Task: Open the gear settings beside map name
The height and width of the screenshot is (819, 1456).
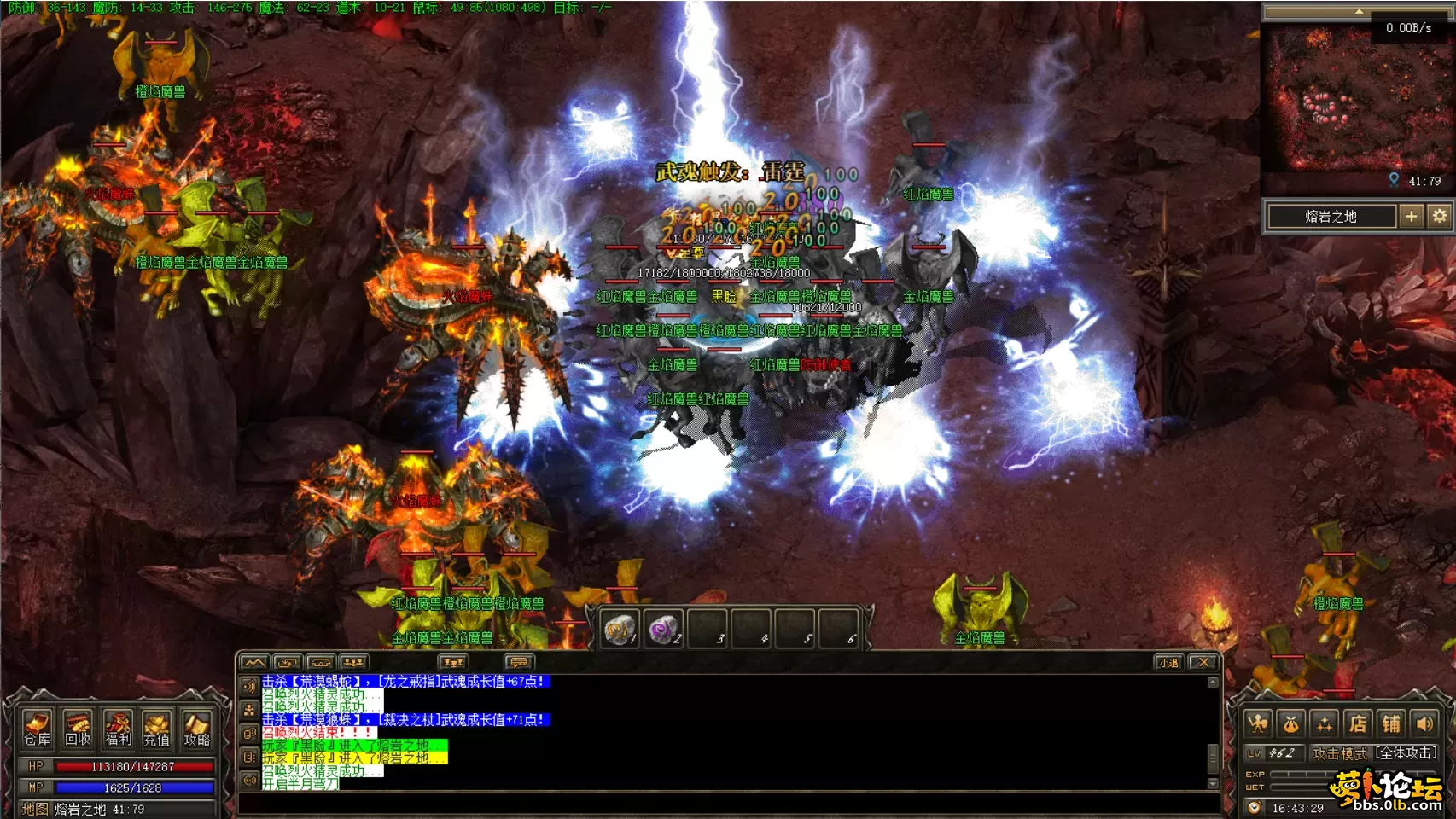Action: point(1440,217)
